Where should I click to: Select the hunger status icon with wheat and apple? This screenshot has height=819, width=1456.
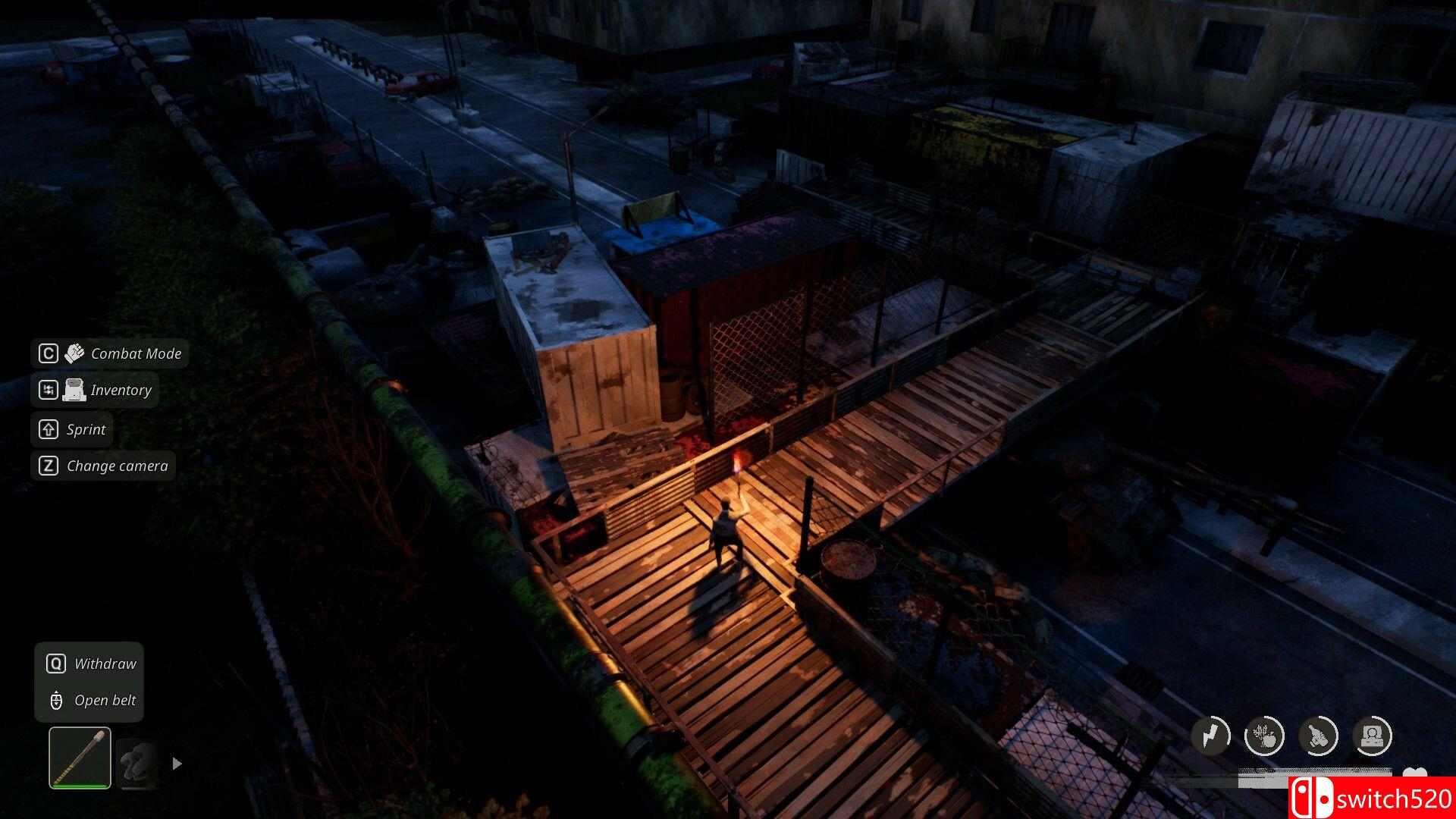[1264, 734]
